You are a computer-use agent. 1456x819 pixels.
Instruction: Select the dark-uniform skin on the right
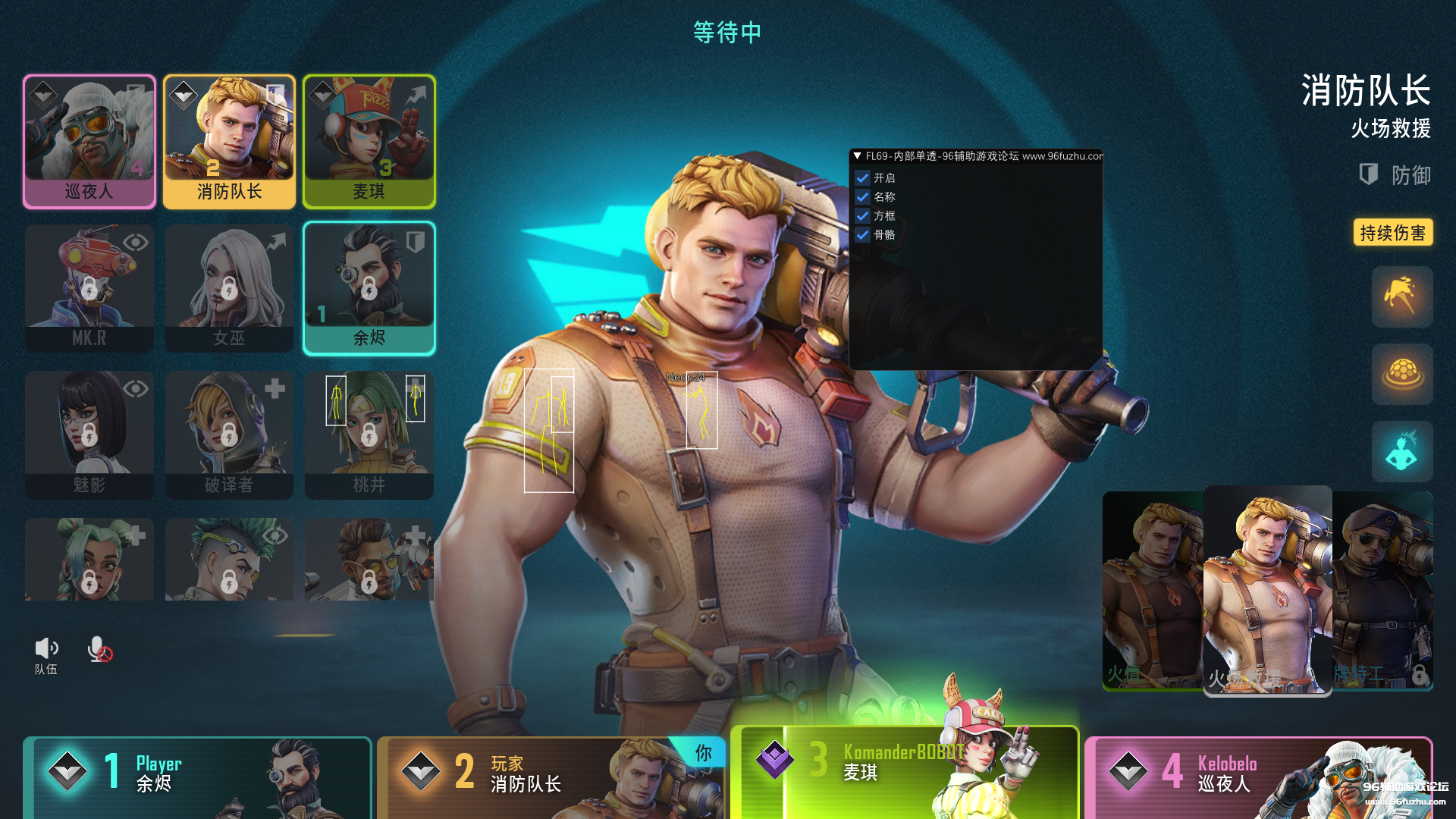[1382, 590]
